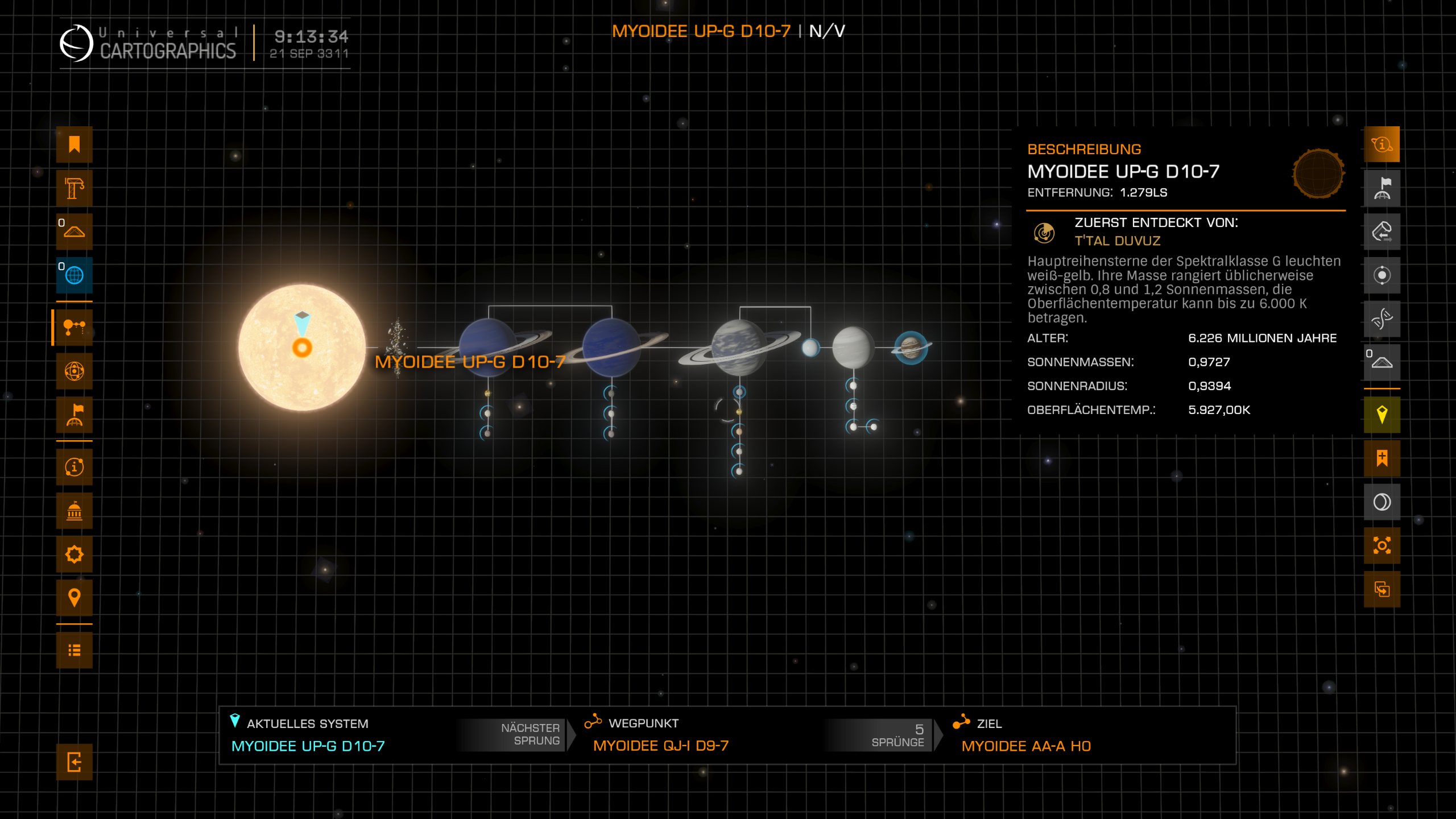Select the construction crane icon
This screenshot has height=819, width=1456.
tap(74, 188)
